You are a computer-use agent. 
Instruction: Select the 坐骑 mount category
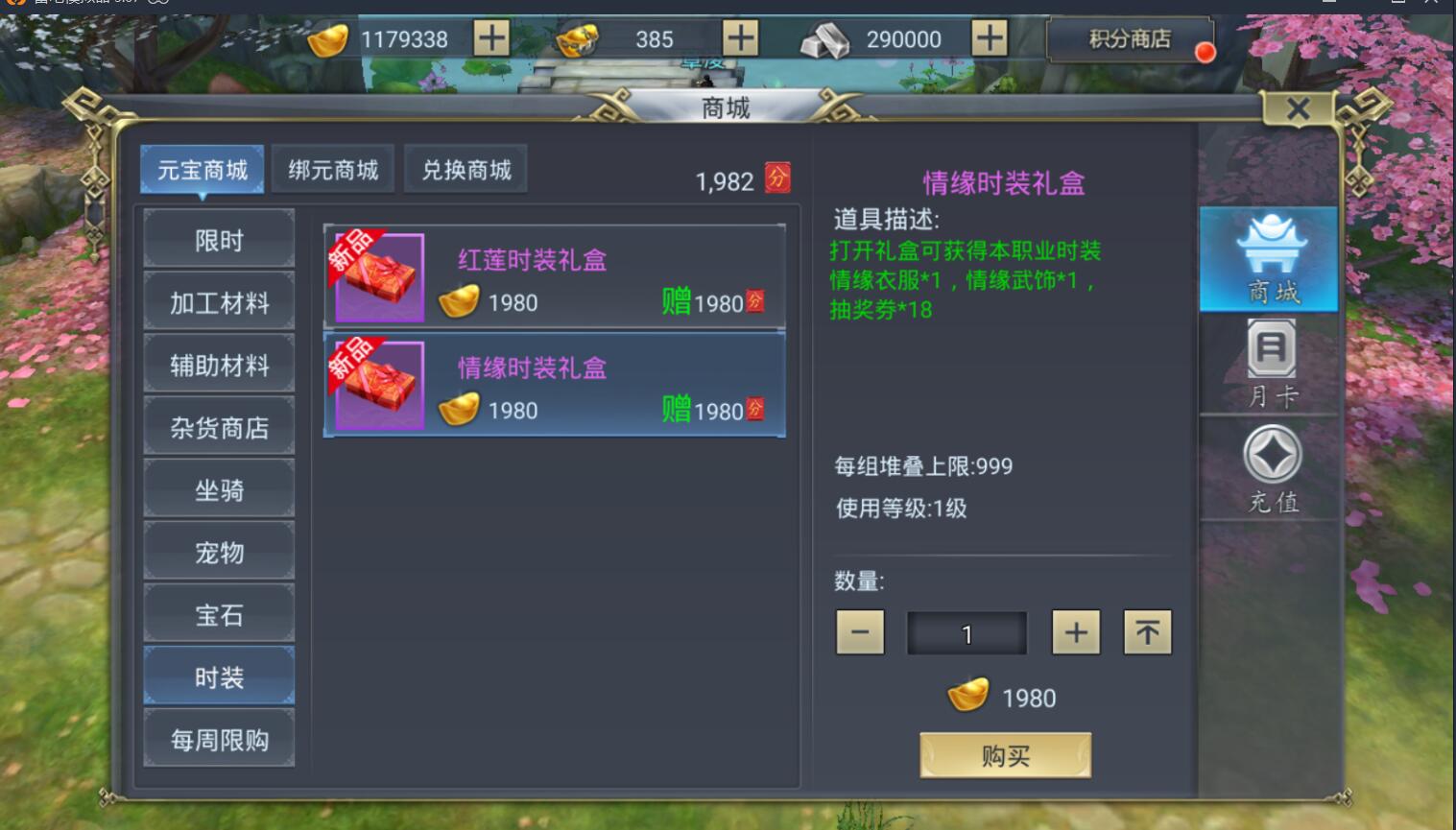click(219, 487)
